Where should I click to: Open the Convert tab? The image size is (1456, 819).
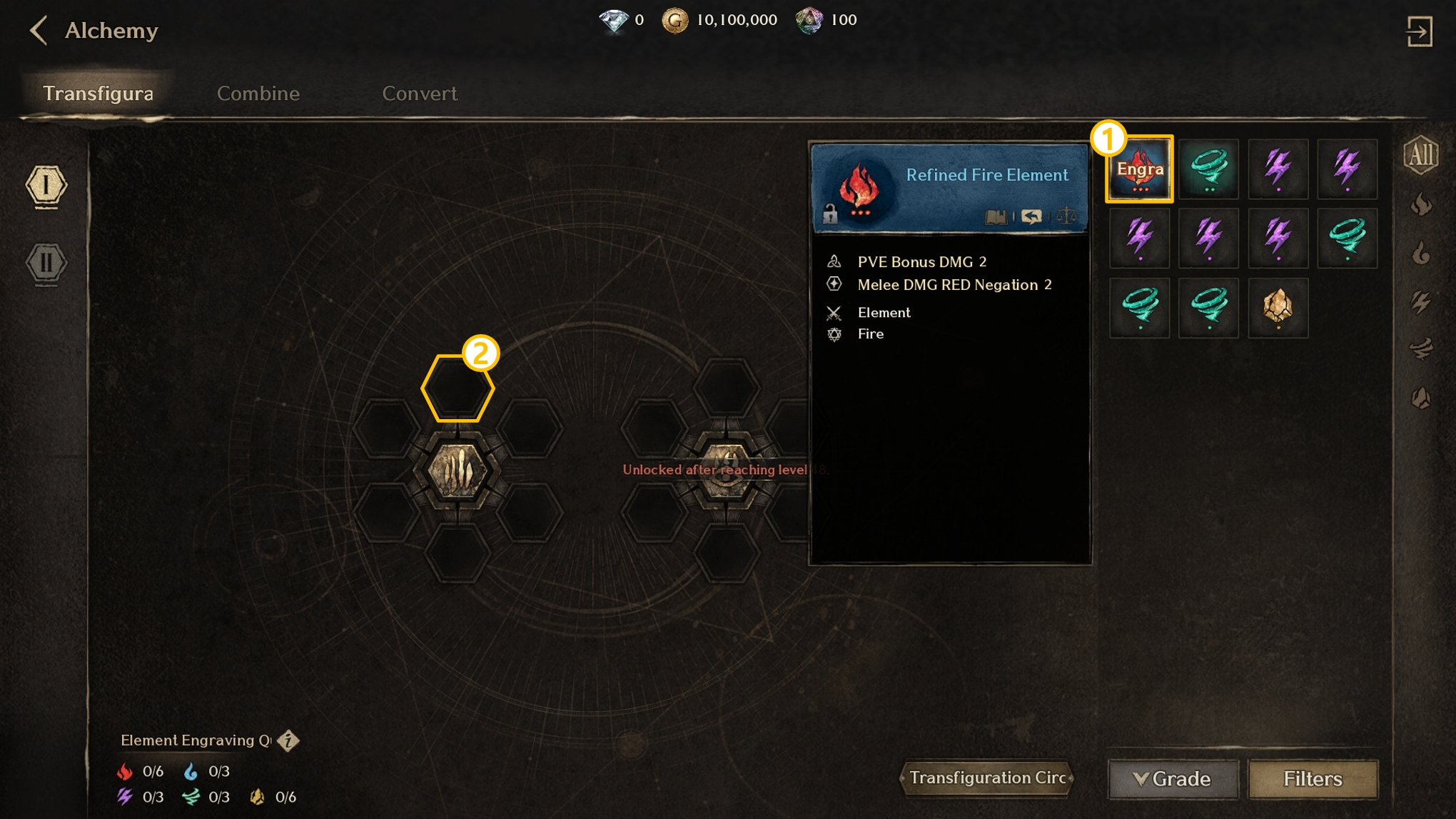pos(419,94)
